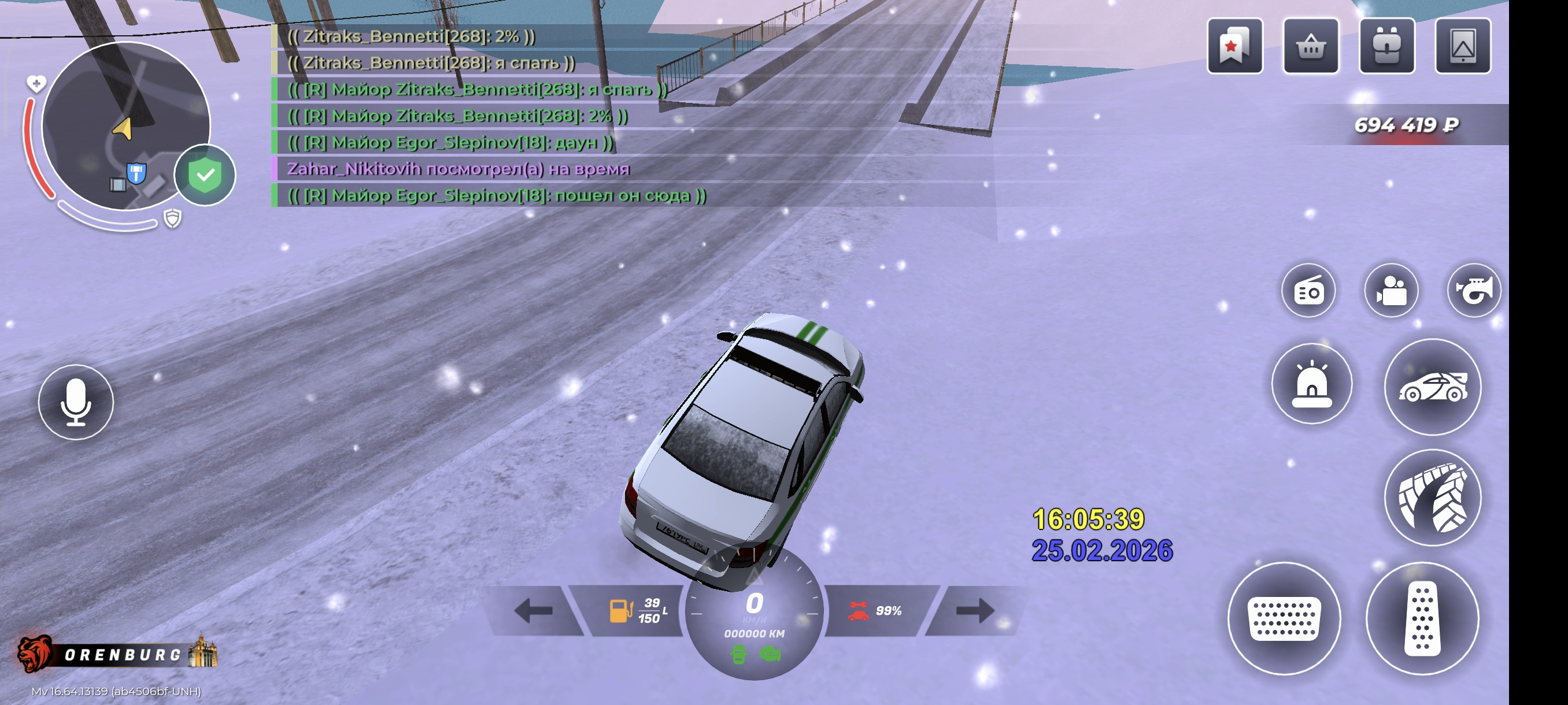Activate the voice chat microphone
Screen dimensions: 1568x705
coord(76,402)
